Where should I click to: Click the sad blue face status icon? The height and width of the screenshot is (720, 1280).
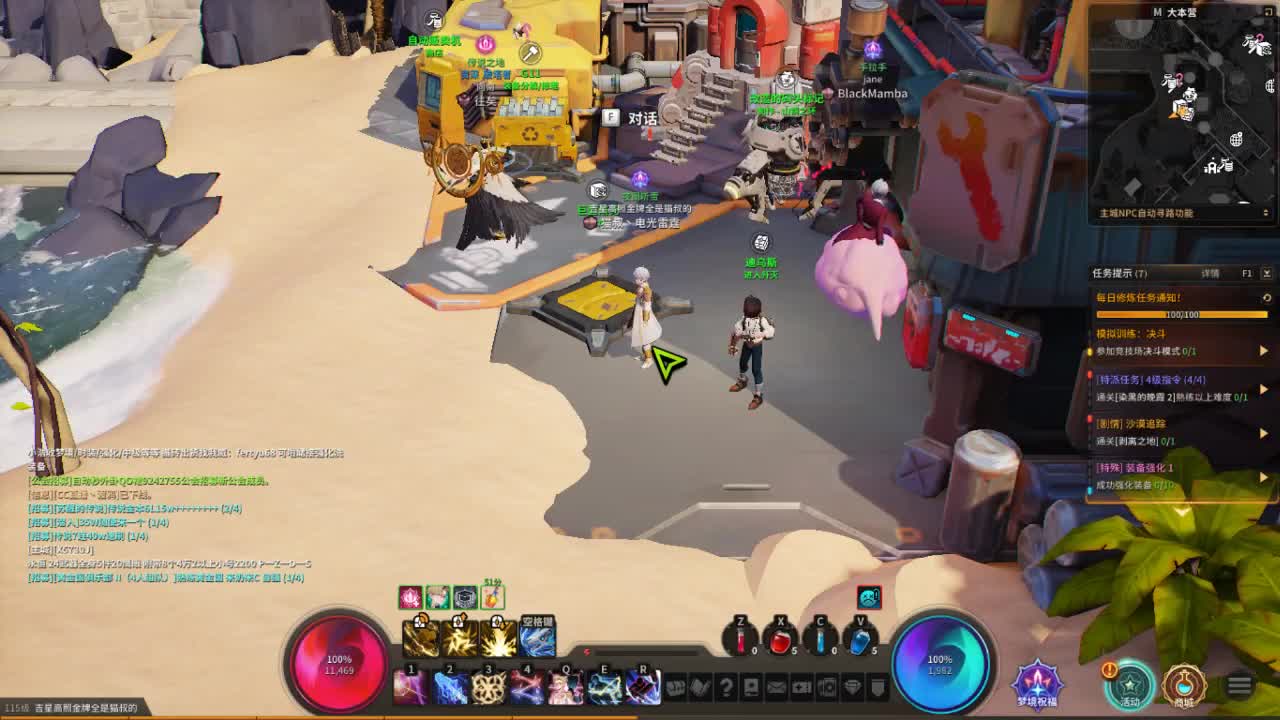(x=869, y=598)
